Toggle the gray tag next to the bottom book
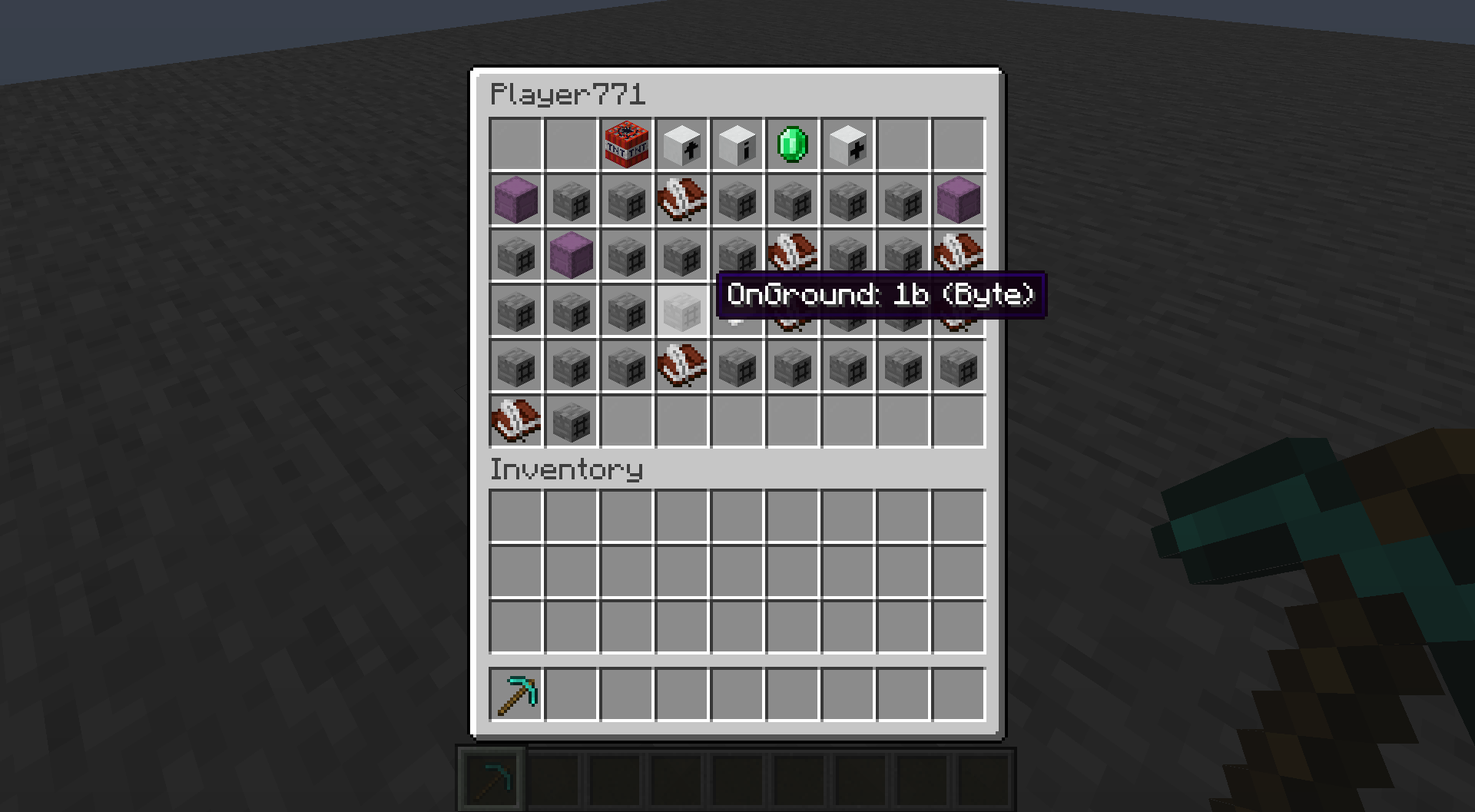This screenshot has width=1475, height=812. 571,422
